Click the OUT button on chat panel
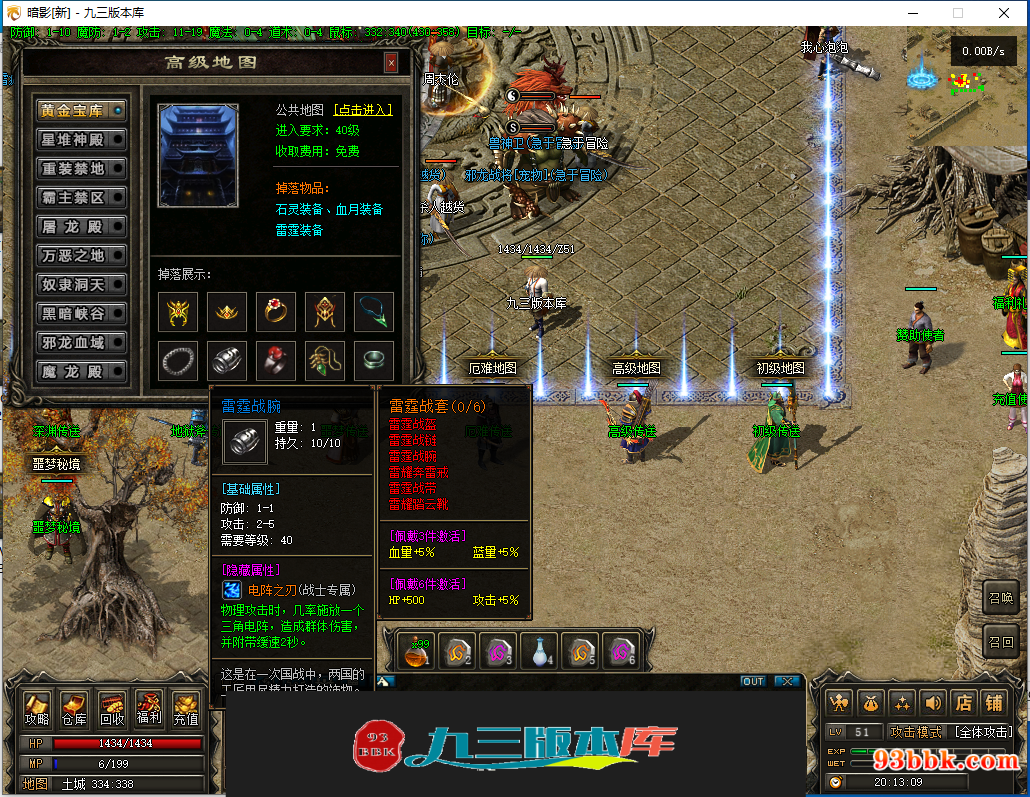This screenshot has width=1030, height=797. (752, 681)
